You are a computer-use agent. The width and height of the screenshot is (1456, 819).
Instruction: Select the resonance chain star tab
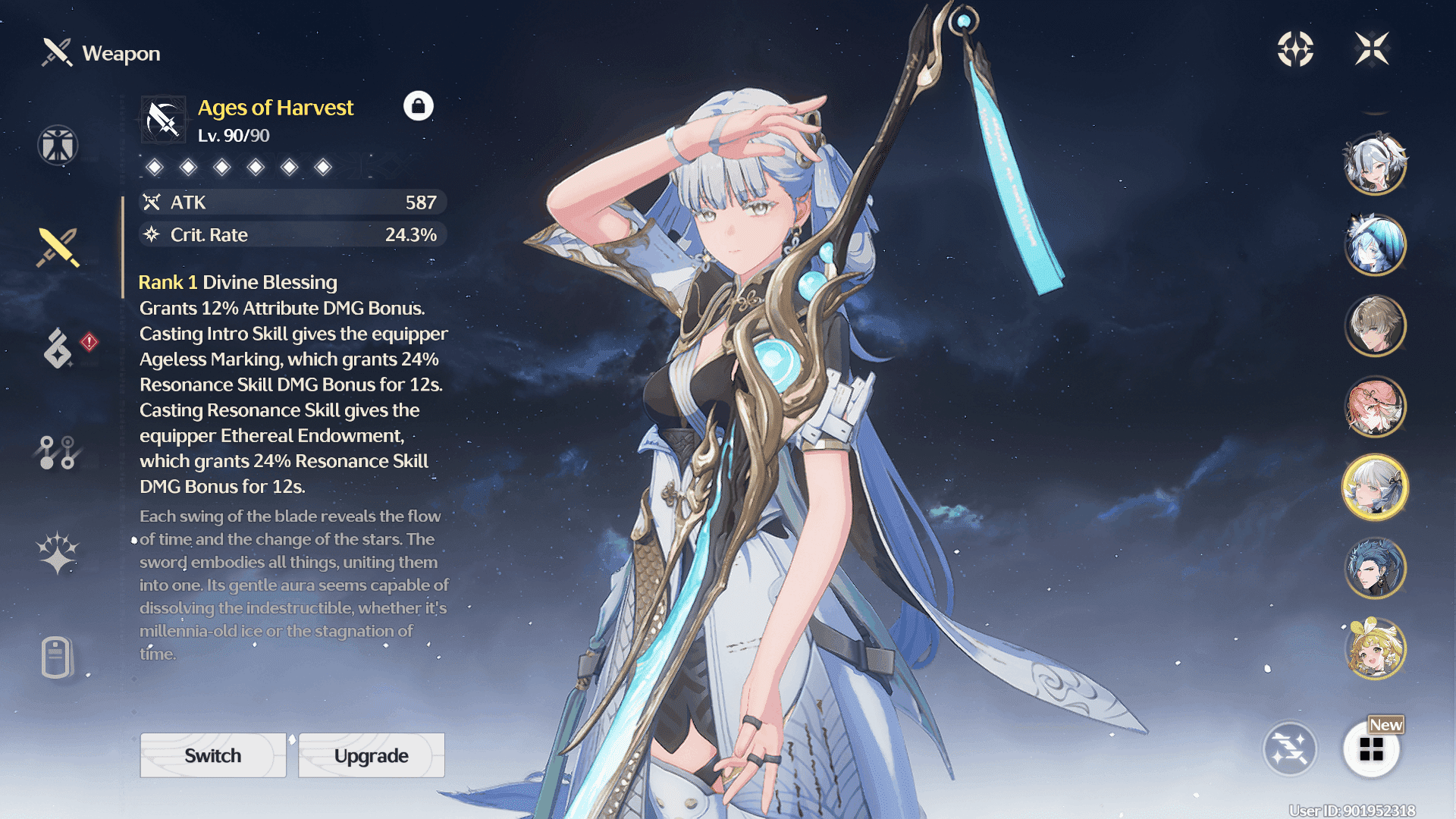coord(58,553)
